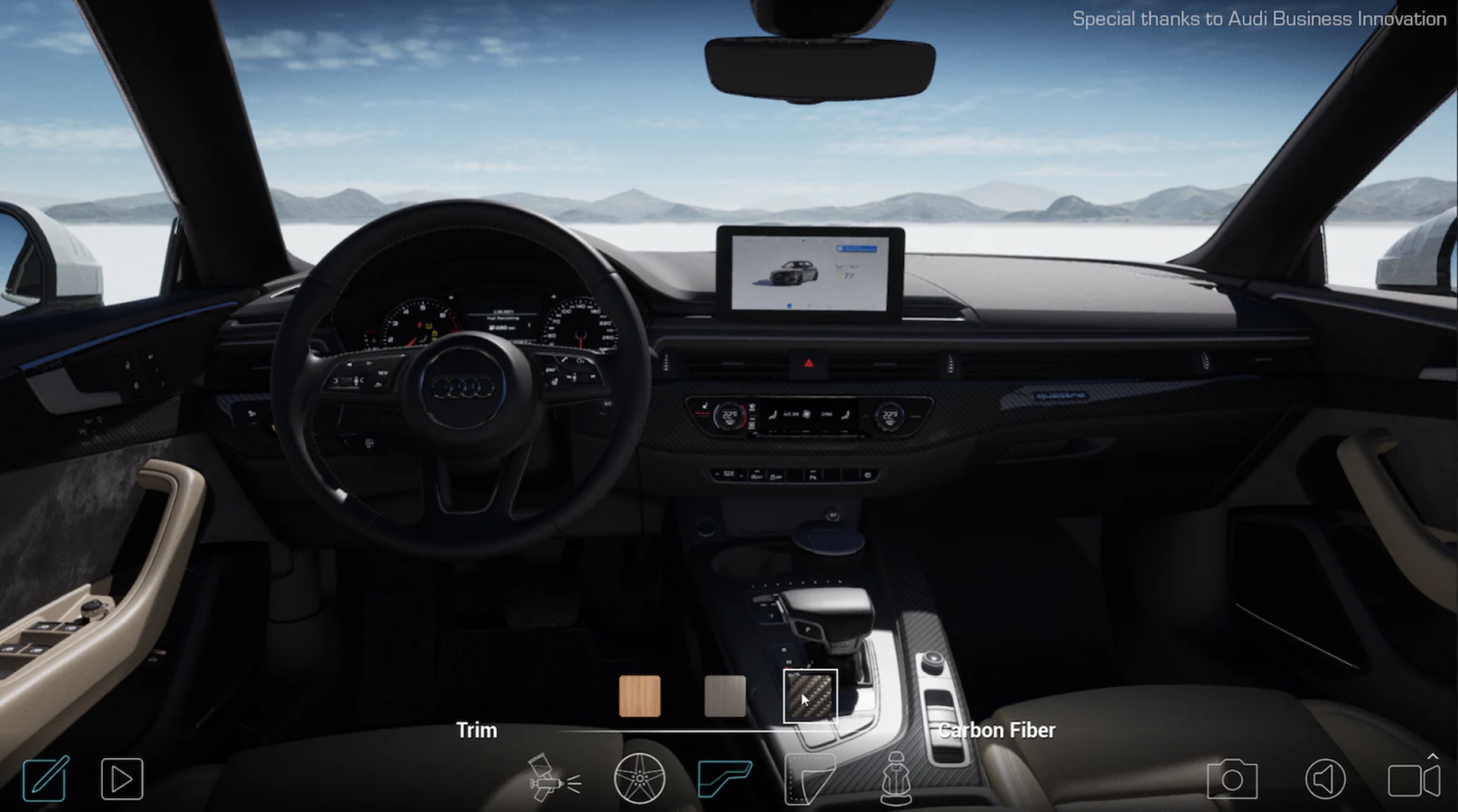Open the video camera view options
1458x812 pixels.
tap(1413, 780)
